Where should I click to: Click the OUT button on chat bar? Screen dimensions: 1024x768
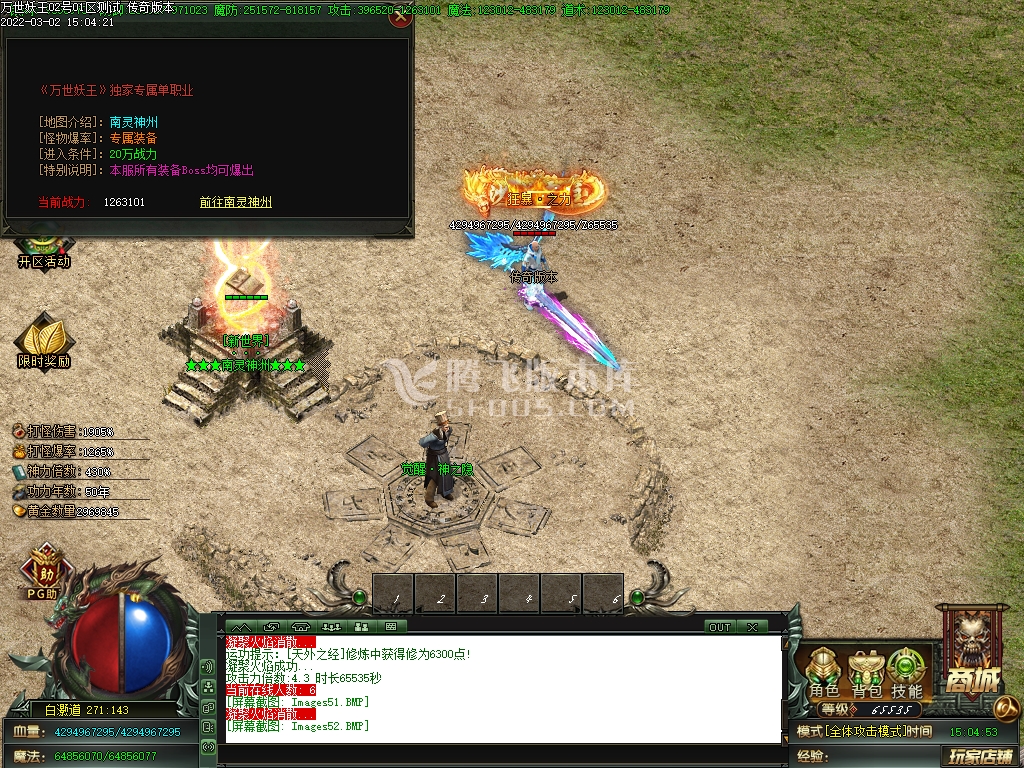point(720,627)
